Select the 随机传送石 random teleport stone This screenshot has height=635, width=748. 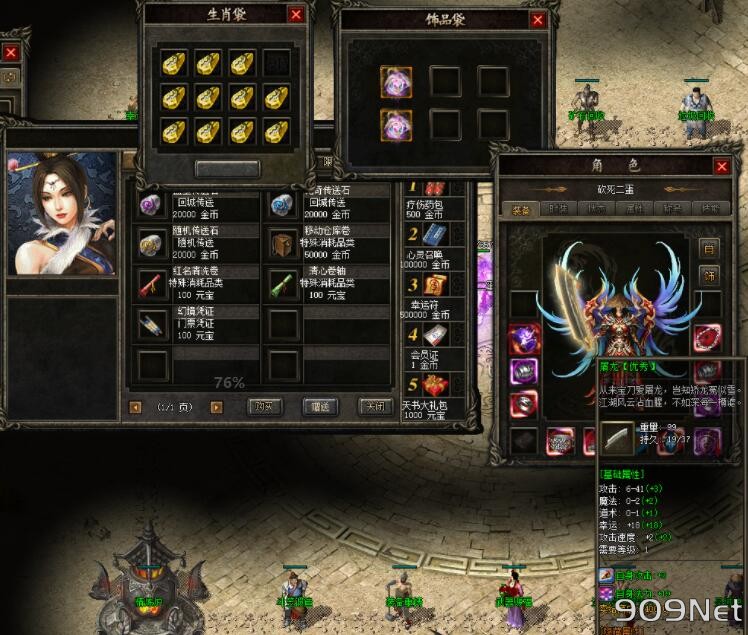[152, 242]
